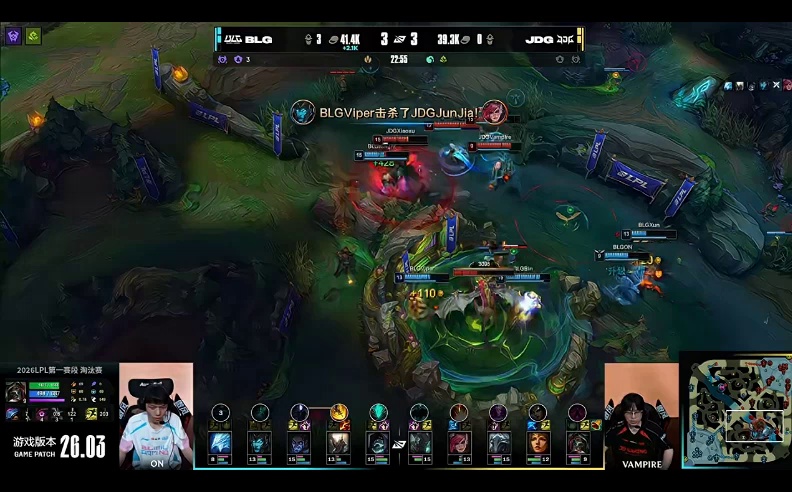Click the yellow Flash spell icon in stats panel

pos(90,414)
